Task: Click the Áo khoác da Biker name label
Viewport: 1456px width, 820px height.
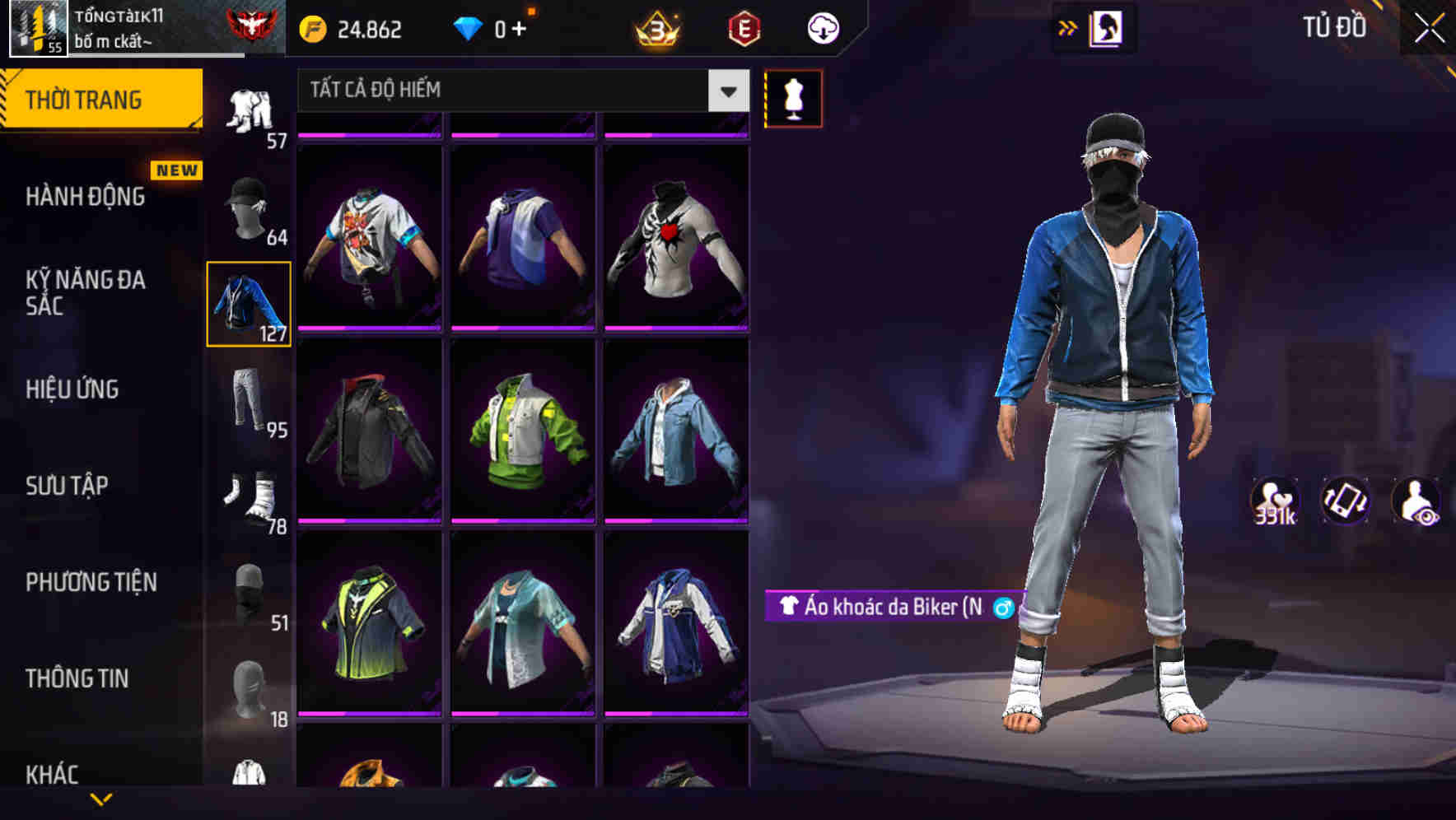Action: (x=894, y=610)
